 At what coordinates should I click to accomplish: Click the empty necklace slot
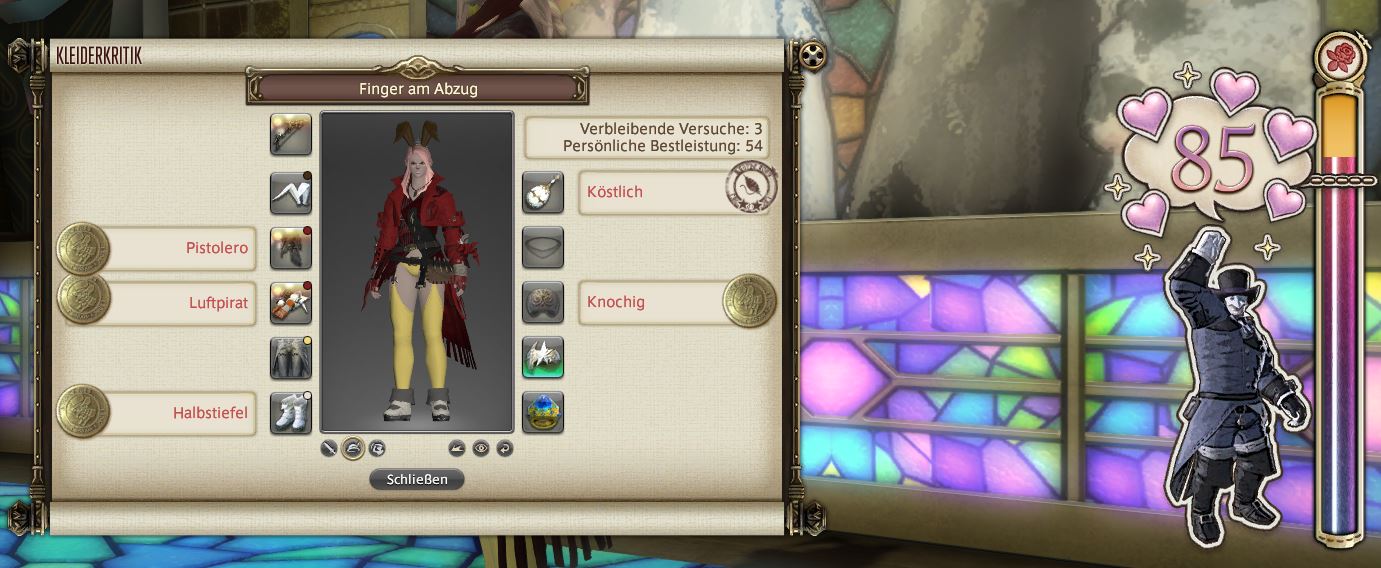[543, 248]
